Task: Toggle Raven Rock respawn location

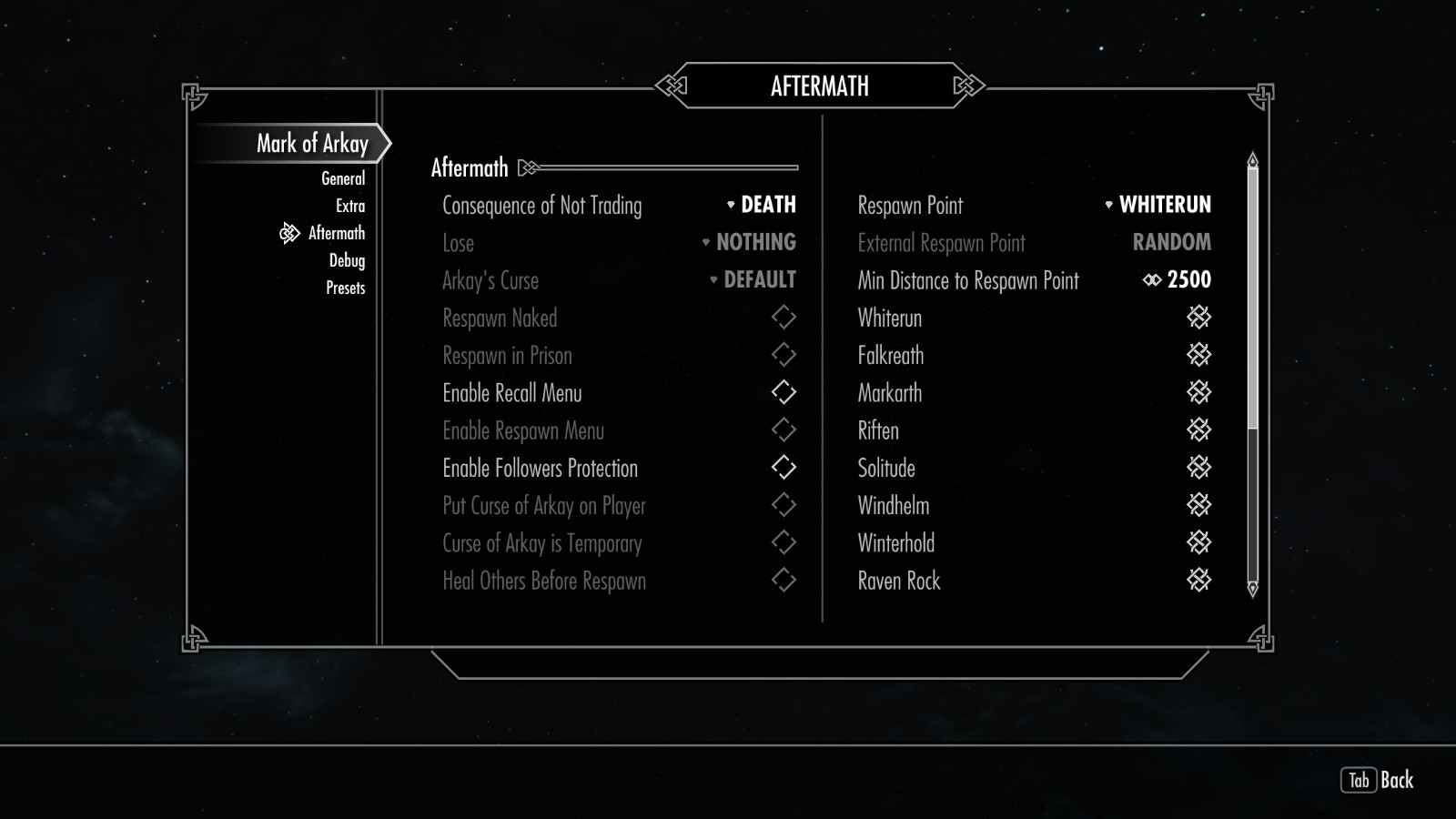Action: (1198, 581)
